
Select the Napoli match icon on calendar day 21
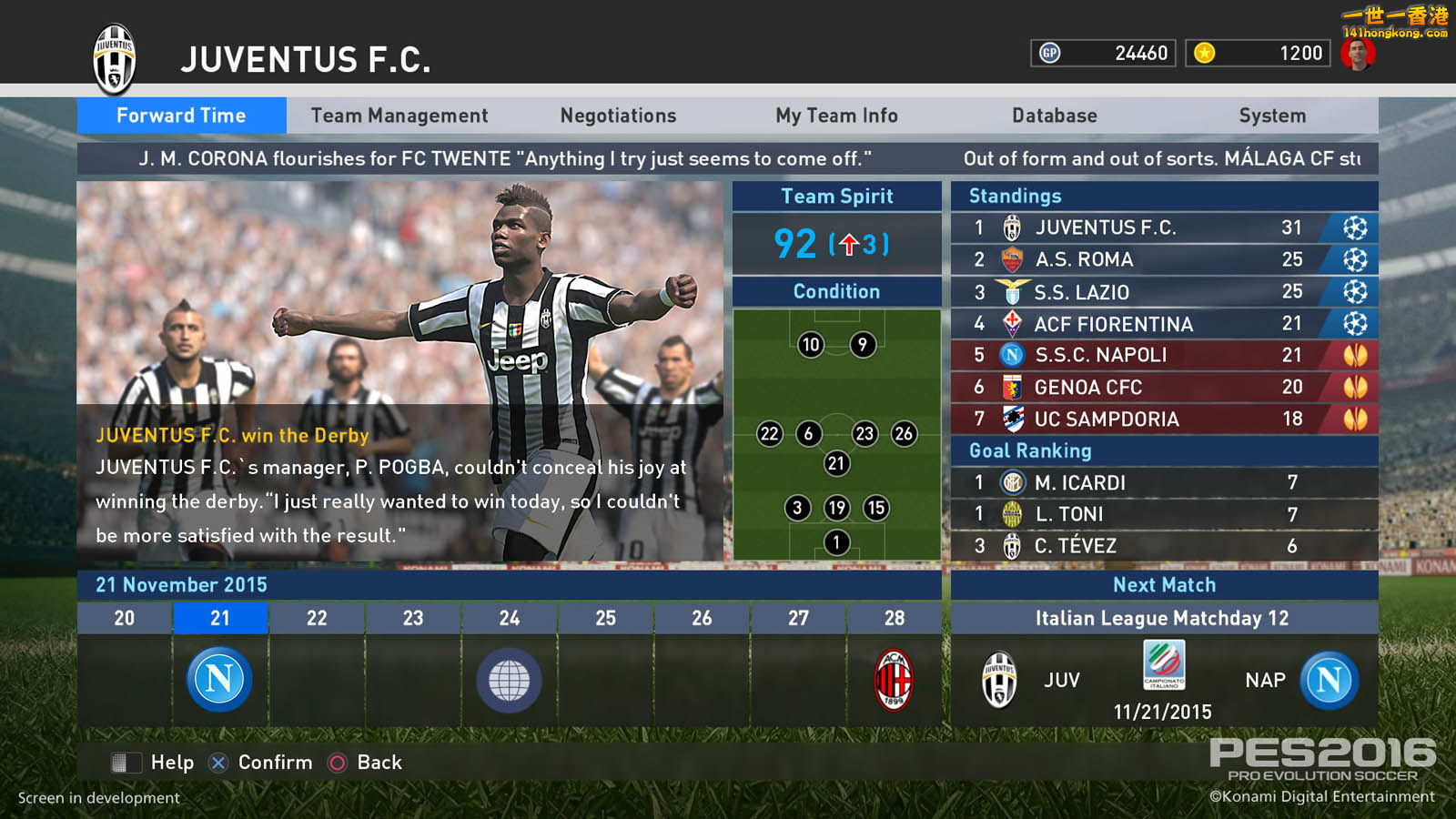tap(219, 680)
